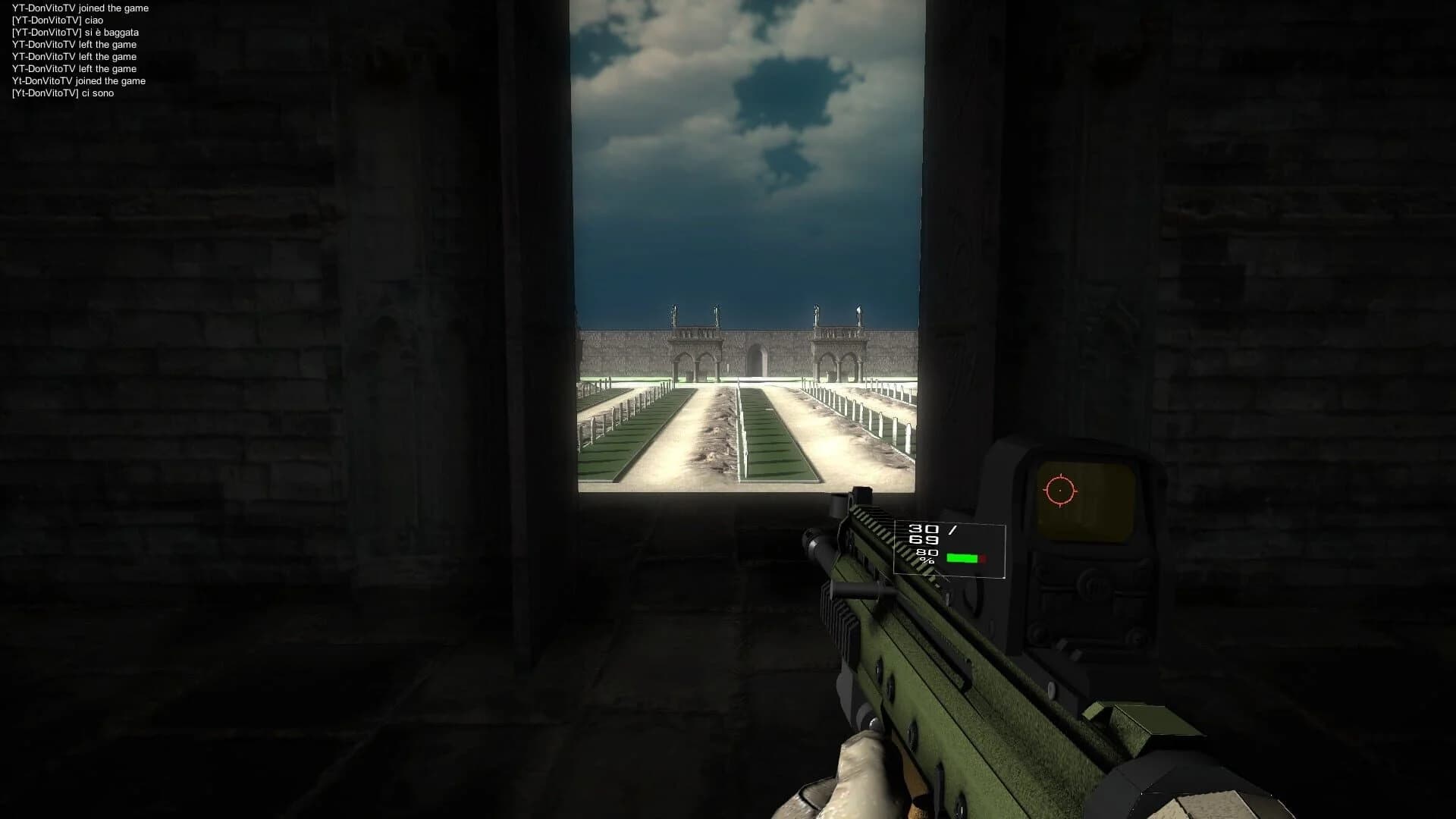Select the chat line 'YT-DonVitoTV joined the game'
This screenshot has height=819, width=1456.
pyautogui.click(x=80, y=8)
